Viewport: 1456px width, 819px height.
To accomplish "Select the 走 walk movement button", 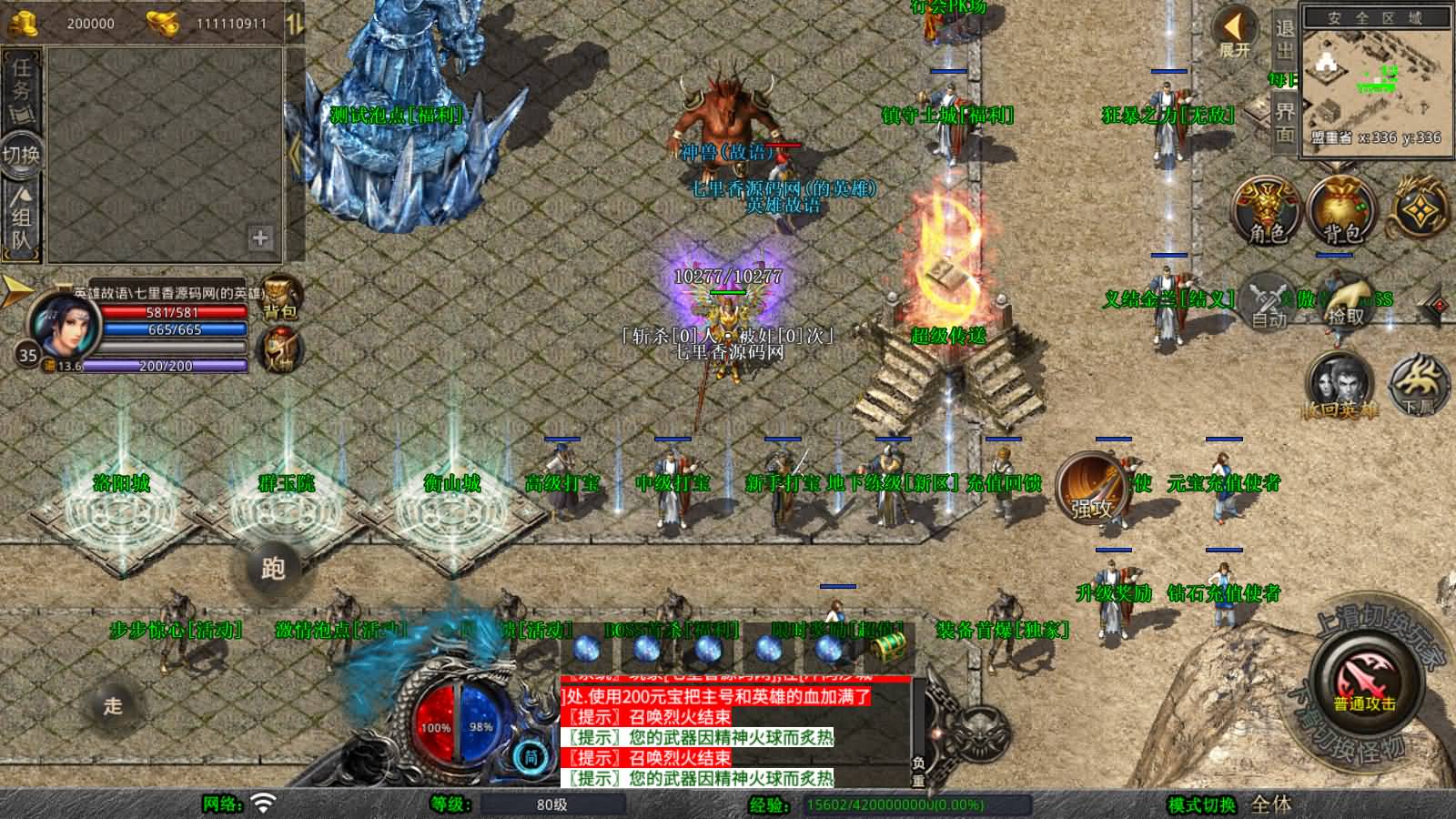I will (113, 705).
